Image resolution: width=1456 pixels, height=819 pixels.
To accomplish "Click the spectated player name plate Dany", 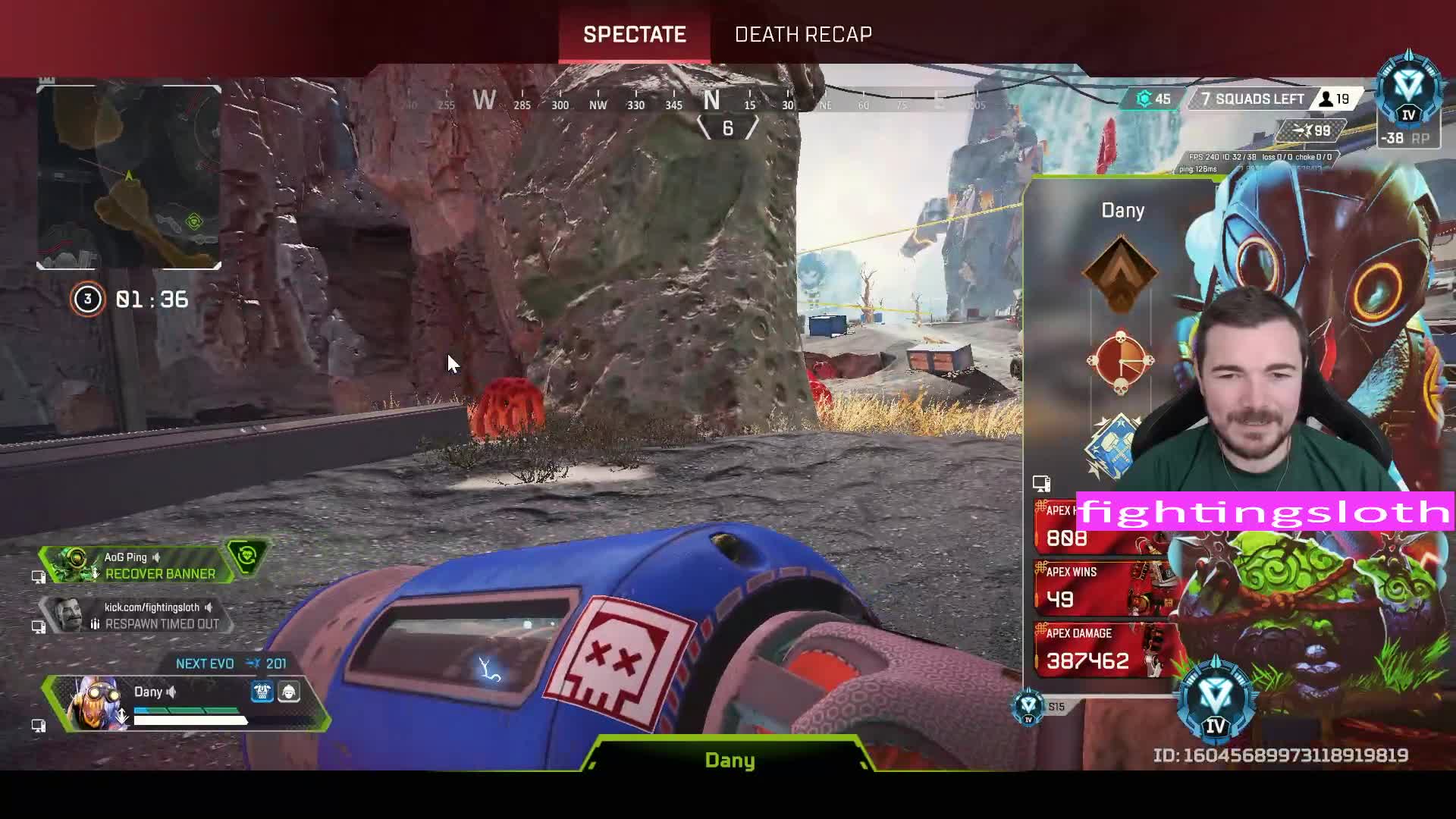I will pos(730,760).
